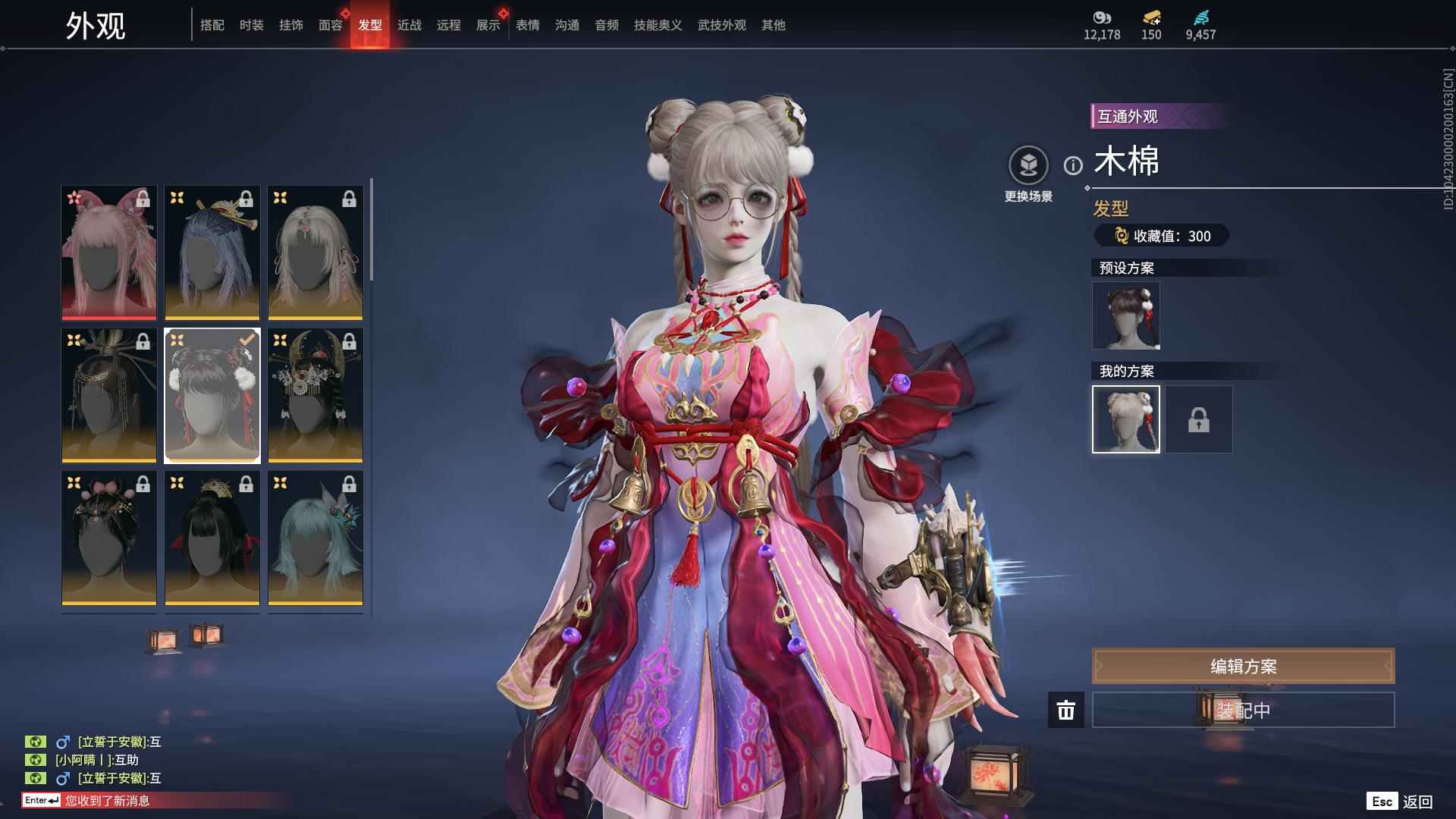Select the 预设方案 preset hairstyle thumbnail
This screenshot has height=819, width=1456.
pyautogui.click(x=1126, y=315)
